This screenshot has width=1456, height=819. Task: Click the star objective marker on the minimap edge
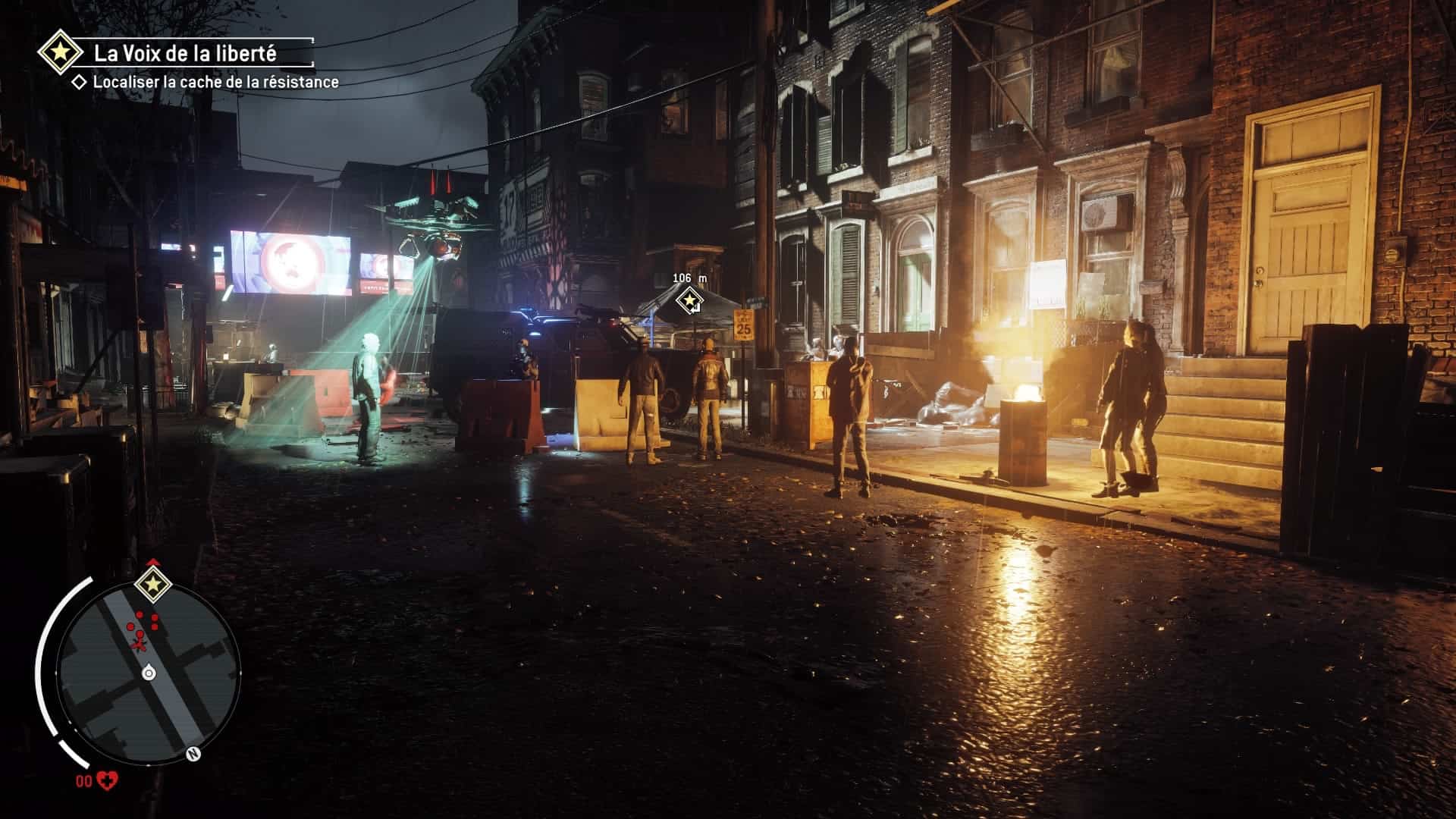[x=152, y=583]
